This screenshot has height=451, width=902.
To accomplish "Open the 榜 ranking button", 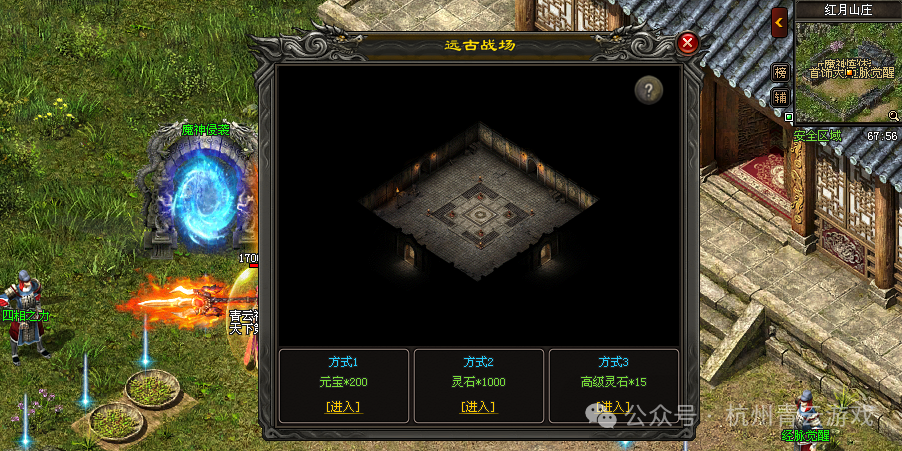I will click(x=781, y=73).
